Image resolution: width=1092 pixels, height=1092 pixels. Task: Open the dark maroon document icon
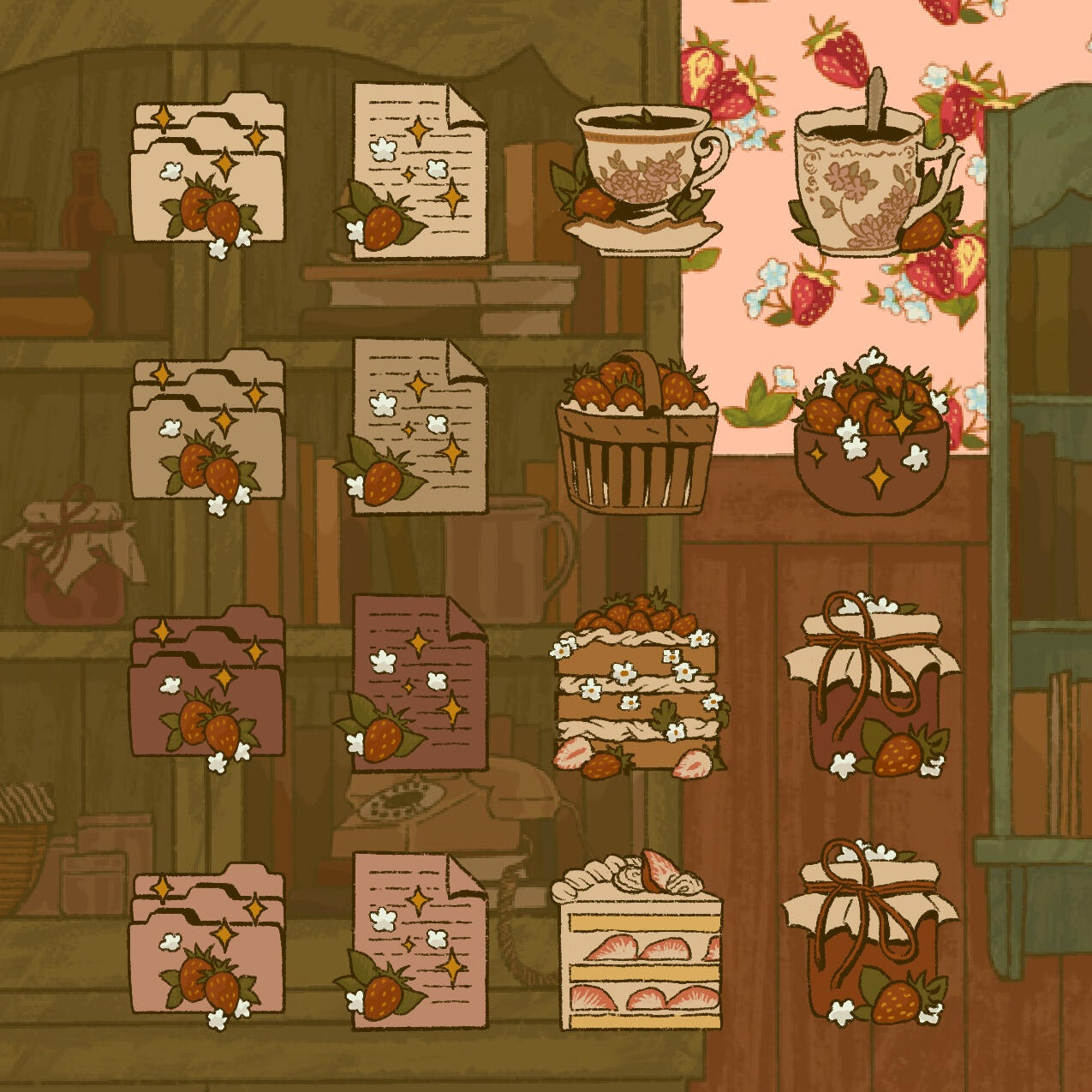pyautogui.click(x=417, y=683)
